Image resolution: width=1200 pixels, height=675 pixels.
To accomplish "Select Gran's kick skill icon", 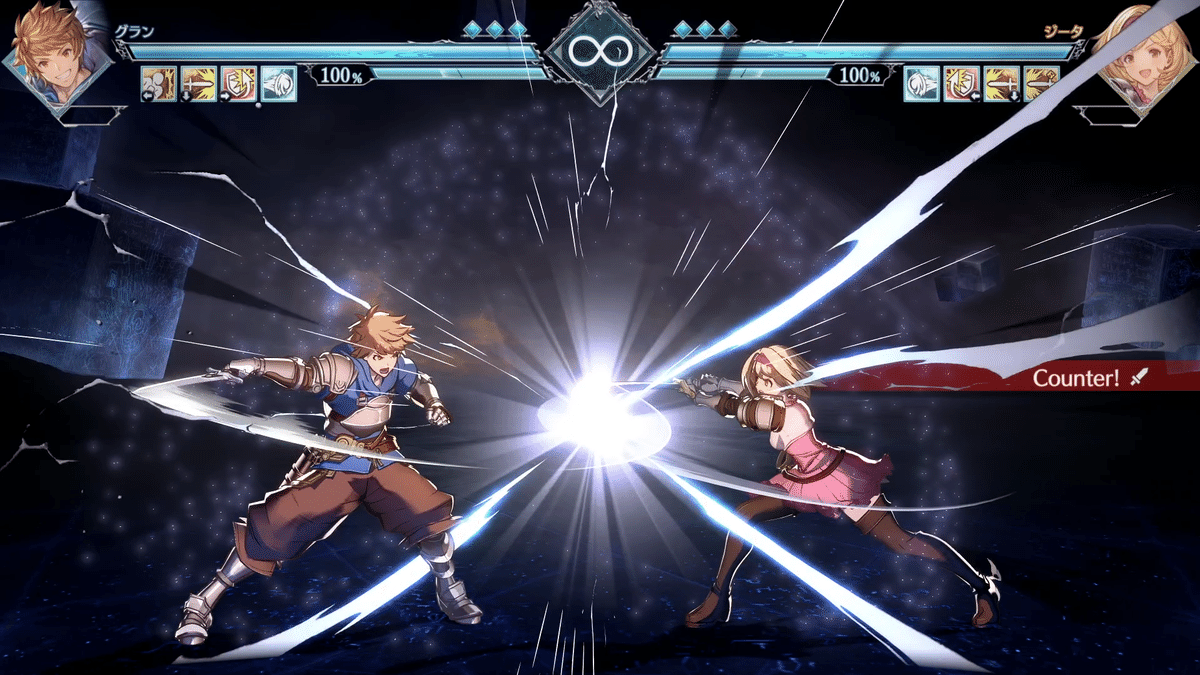I will coord(159,83).
